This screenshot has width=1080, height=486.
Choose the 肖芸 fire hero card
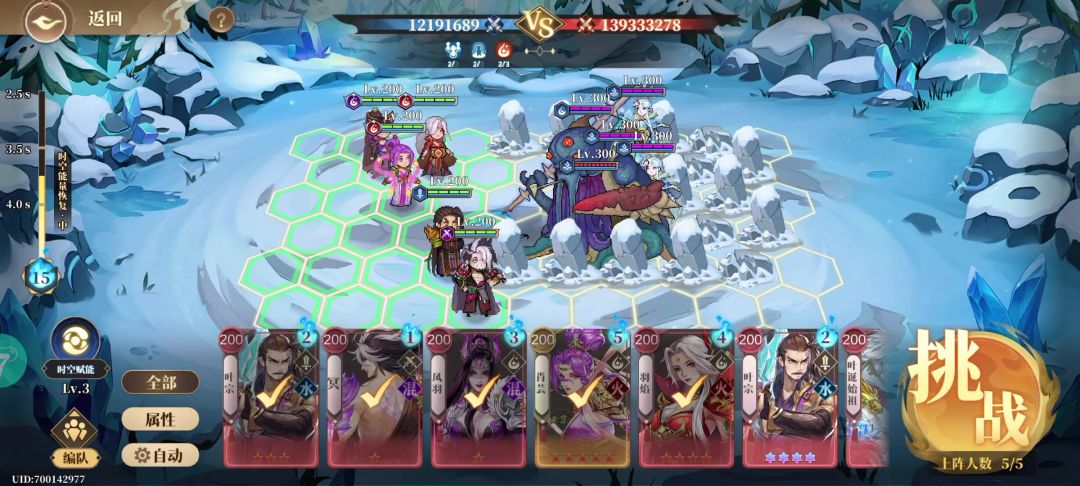pyautogui.click(x=581, y=397)
